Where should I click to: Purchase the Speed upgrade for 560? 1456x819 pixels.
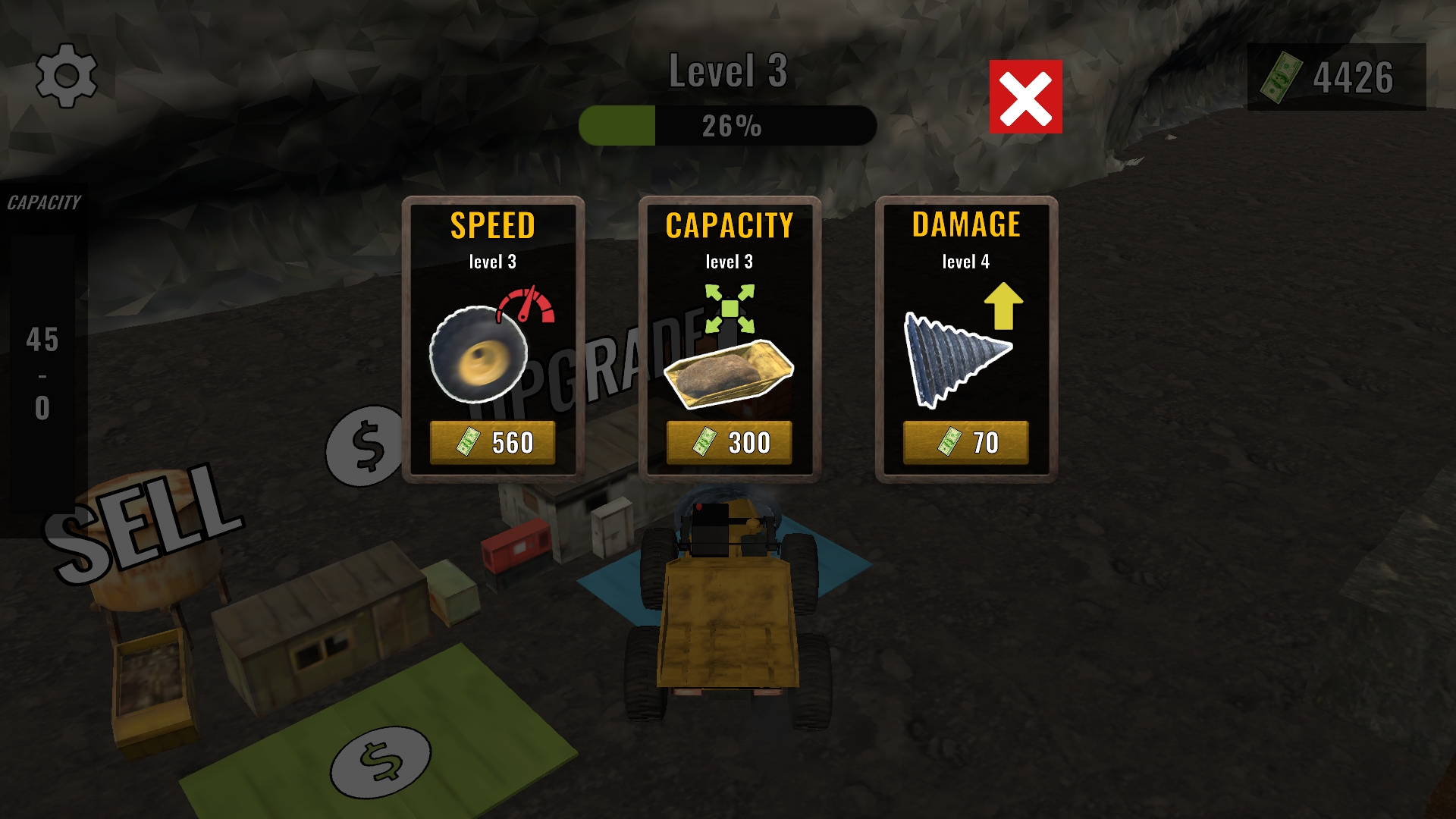[494, 441]
